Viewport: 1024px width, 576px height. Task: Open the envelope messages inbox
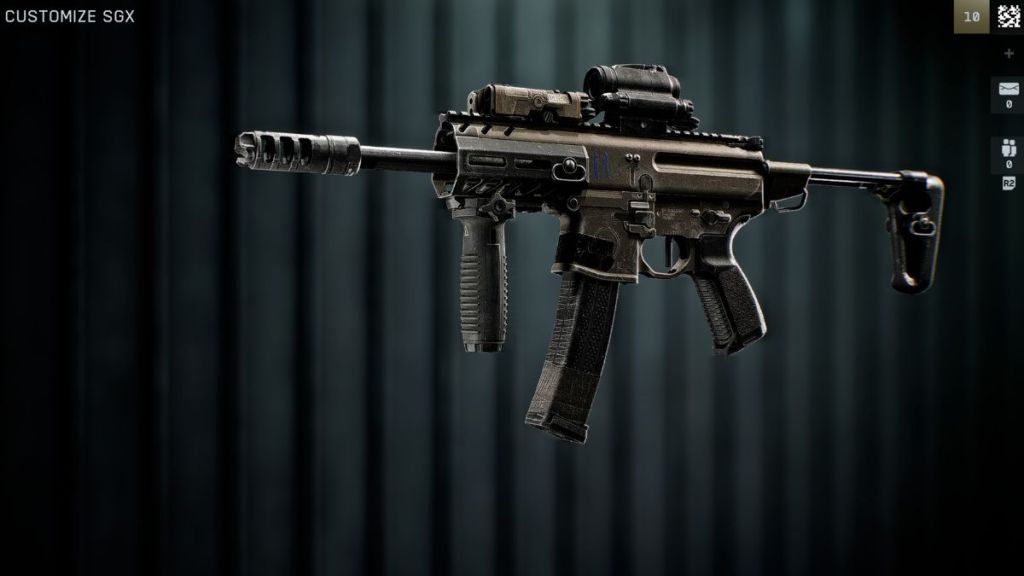(x=1008, y=90)
